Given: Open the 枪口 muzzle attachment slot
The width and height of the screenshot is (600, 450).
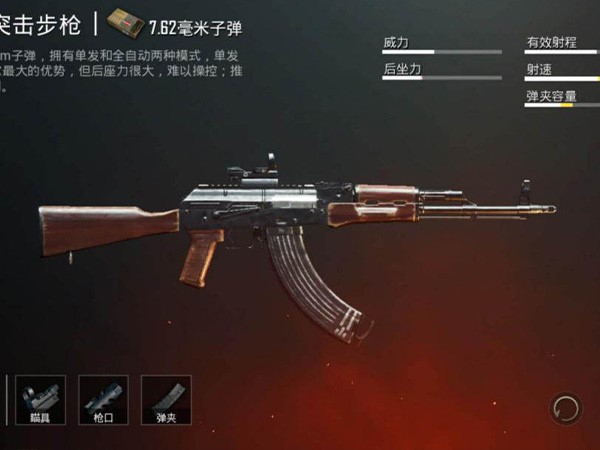Looking at the screenshot, I should click(103, 399).
